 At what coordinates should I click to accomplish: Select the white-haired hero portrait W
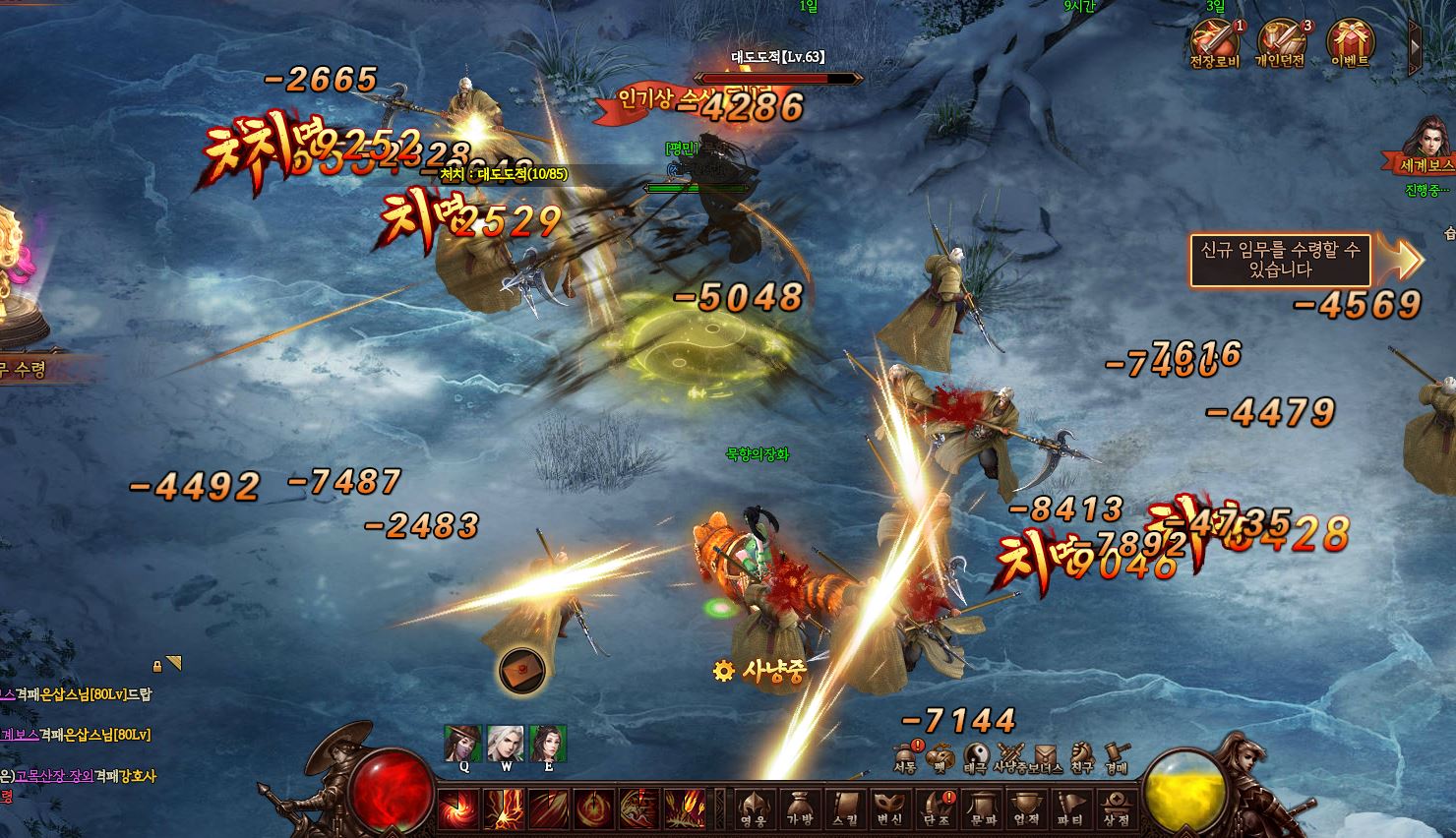pyautogui.click(x=506, y=744)
